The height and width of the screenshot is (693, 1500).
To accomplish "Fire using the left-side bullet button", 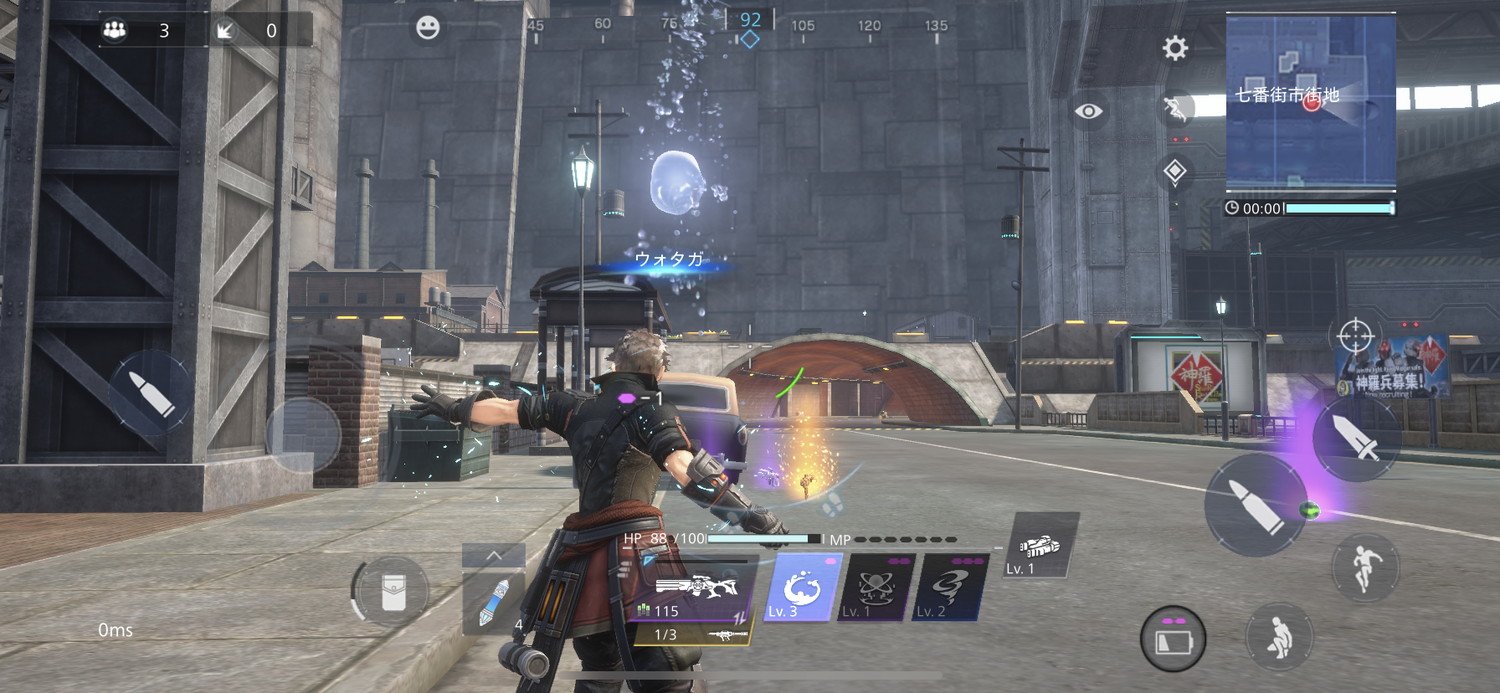I will coord(150,392).
